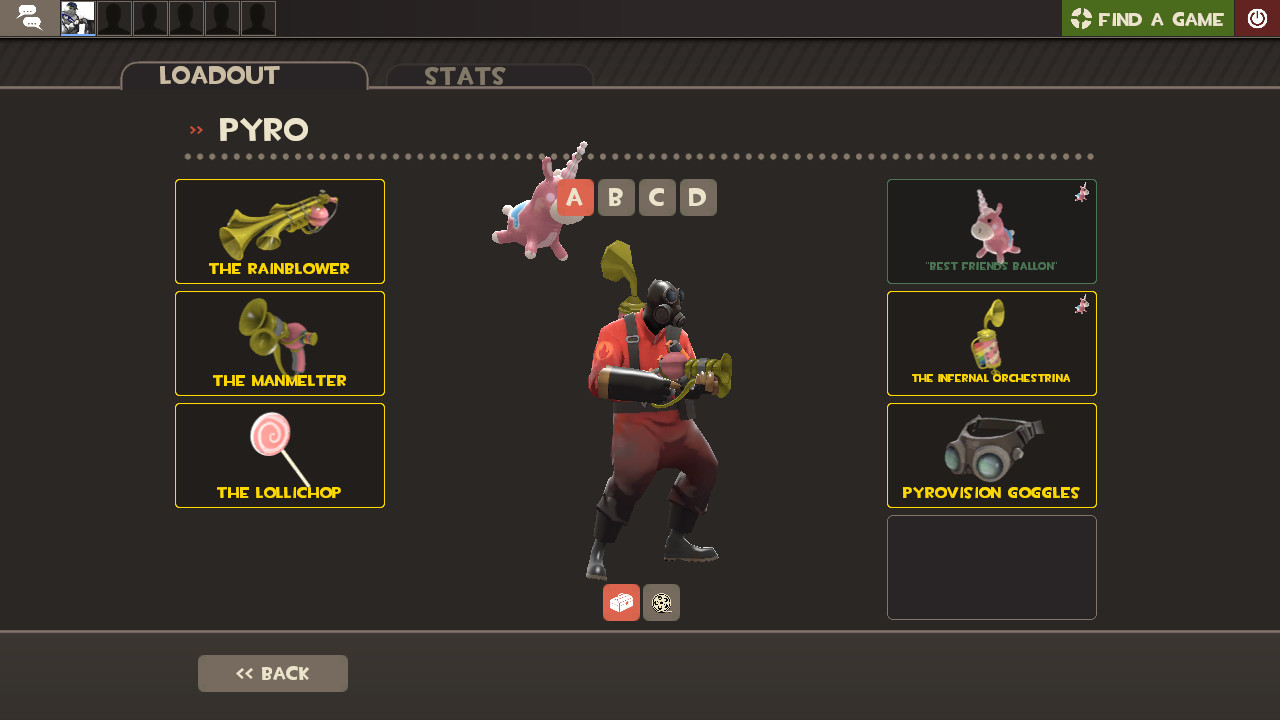Image resolution: width=1280 pixels, height=720 pixels.
Task: Select loadout preset D
Action: click(x=698, y=197)
